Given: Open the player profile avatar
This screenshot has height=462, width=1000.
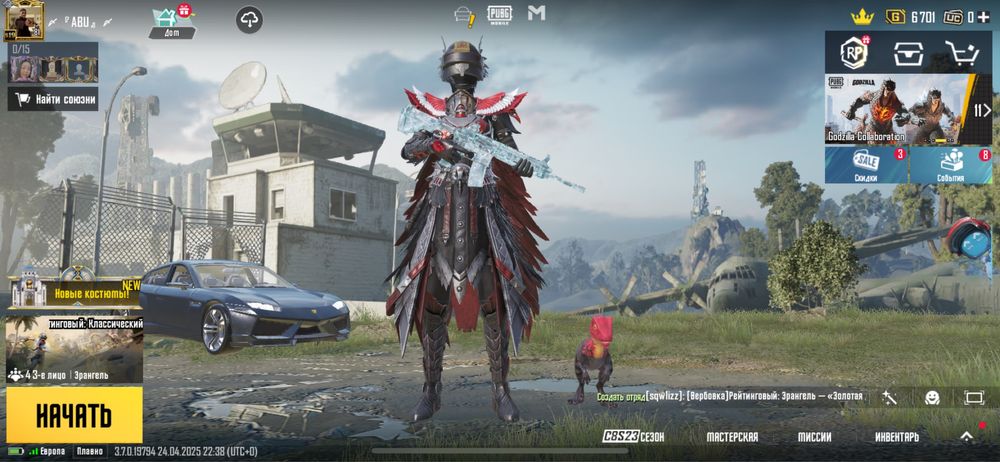Looking at the screenshot, I should click(21, 20).
